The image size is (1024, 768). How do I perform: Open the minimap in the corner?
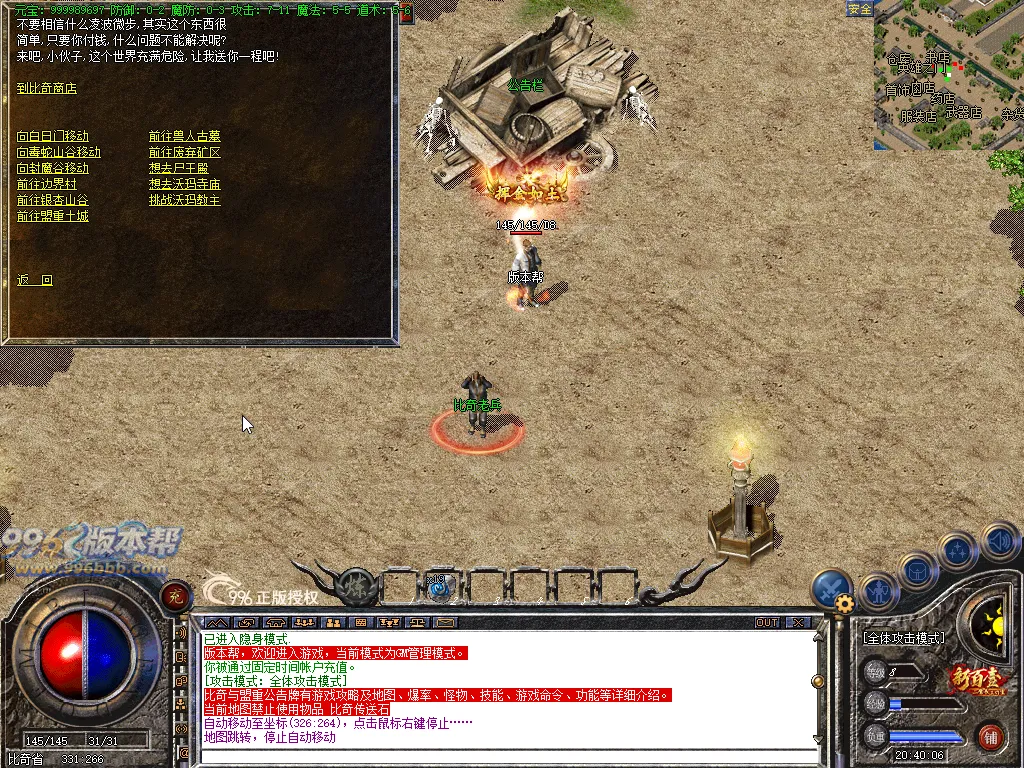[x=948, y=76]
